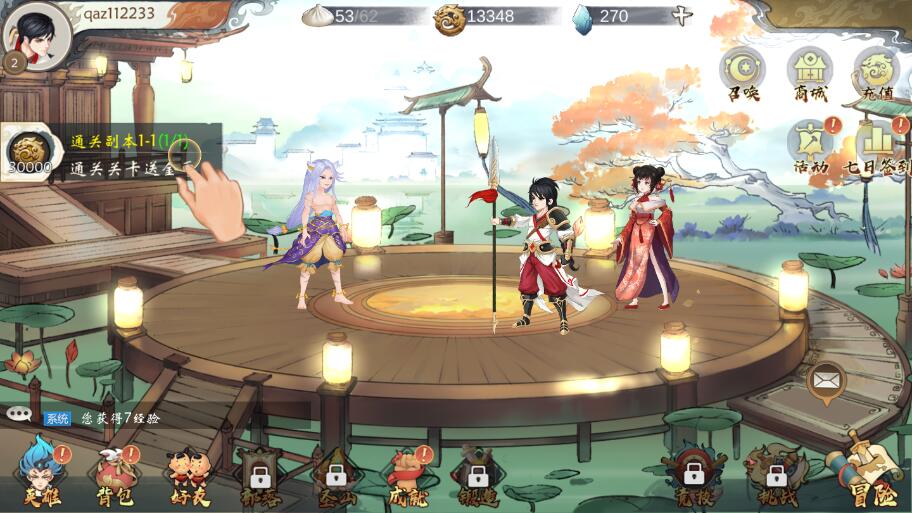Open the 背包 (Backpack) inventory
This screenshot has height=513, width=912.
point(114,472)
